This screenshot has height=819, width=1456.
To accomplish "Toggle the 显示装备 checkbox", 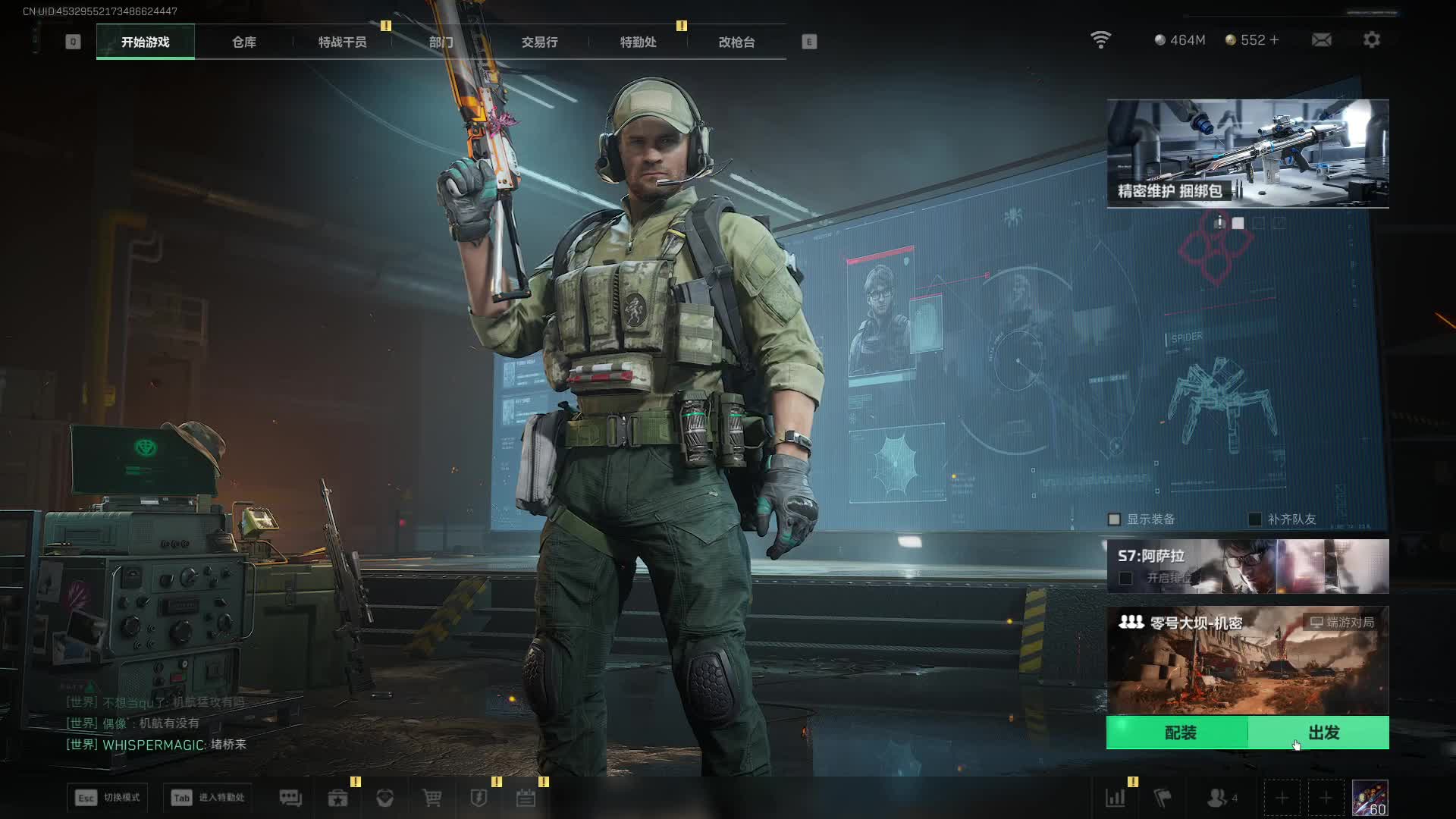I will 1114,519.
